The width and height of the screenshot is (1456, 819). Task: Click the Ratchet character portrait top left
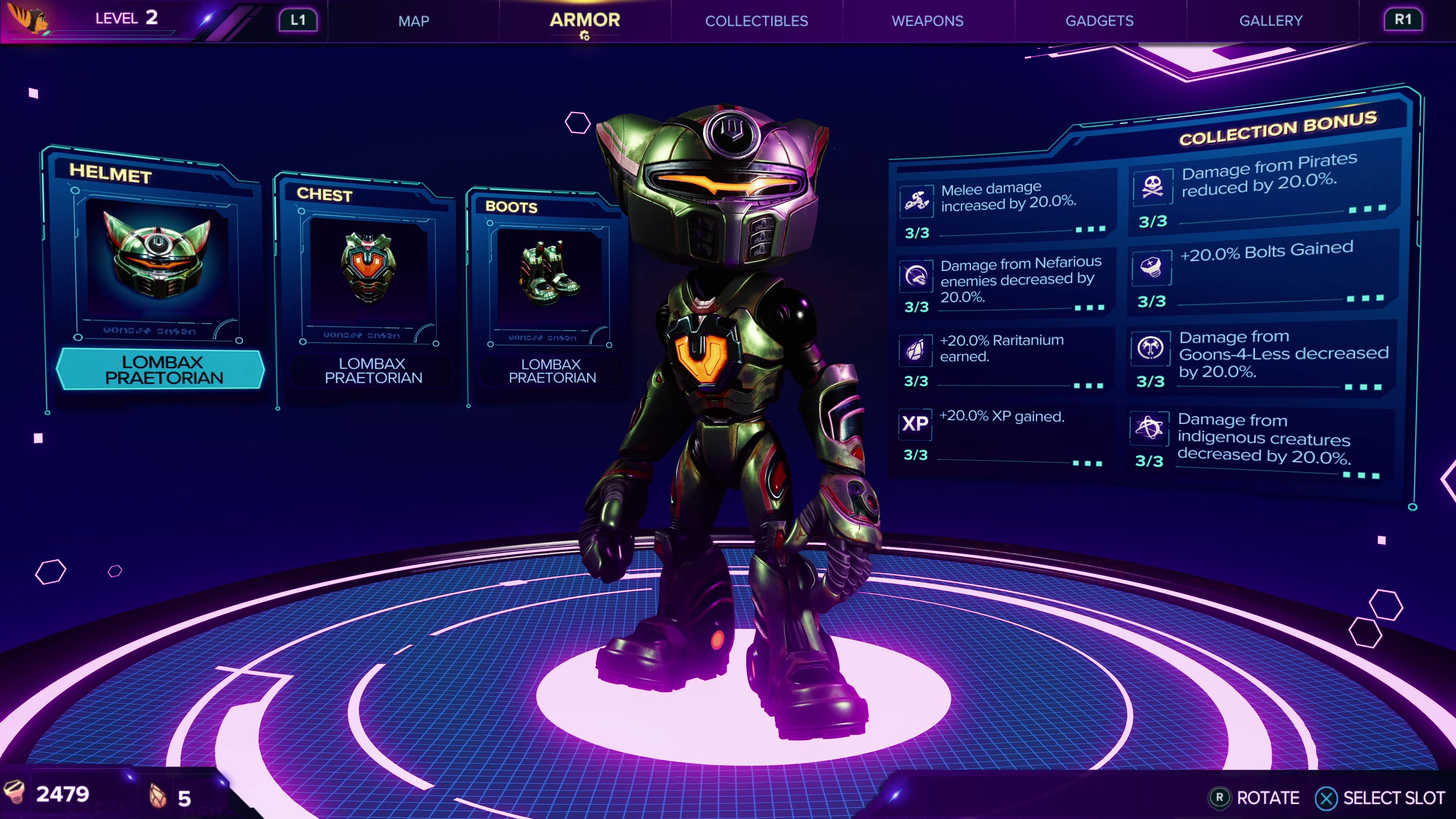pyautogui.click(x=27, y=19)
